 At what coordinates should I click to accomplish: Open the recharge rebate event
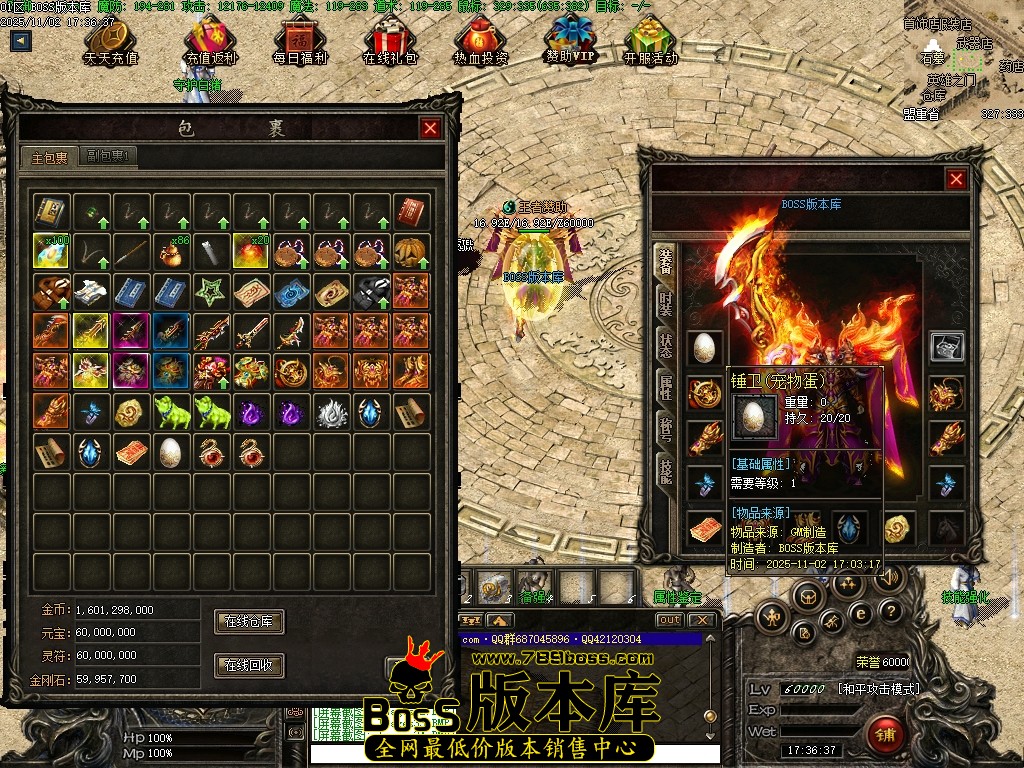(x=210, y=40)
